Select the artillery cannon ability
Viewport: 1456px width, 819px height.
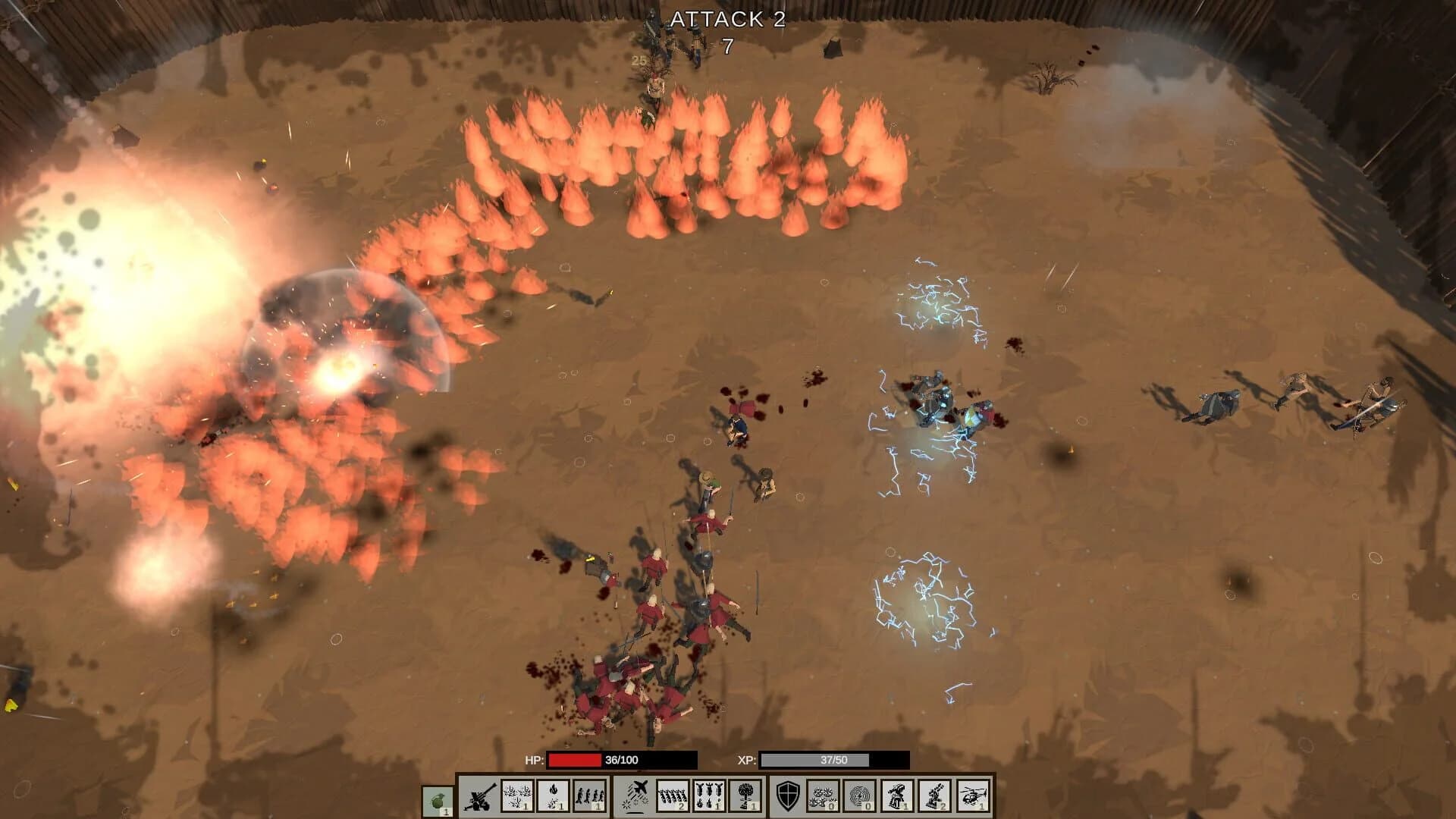pyautogui.click(x=479, y=798)
